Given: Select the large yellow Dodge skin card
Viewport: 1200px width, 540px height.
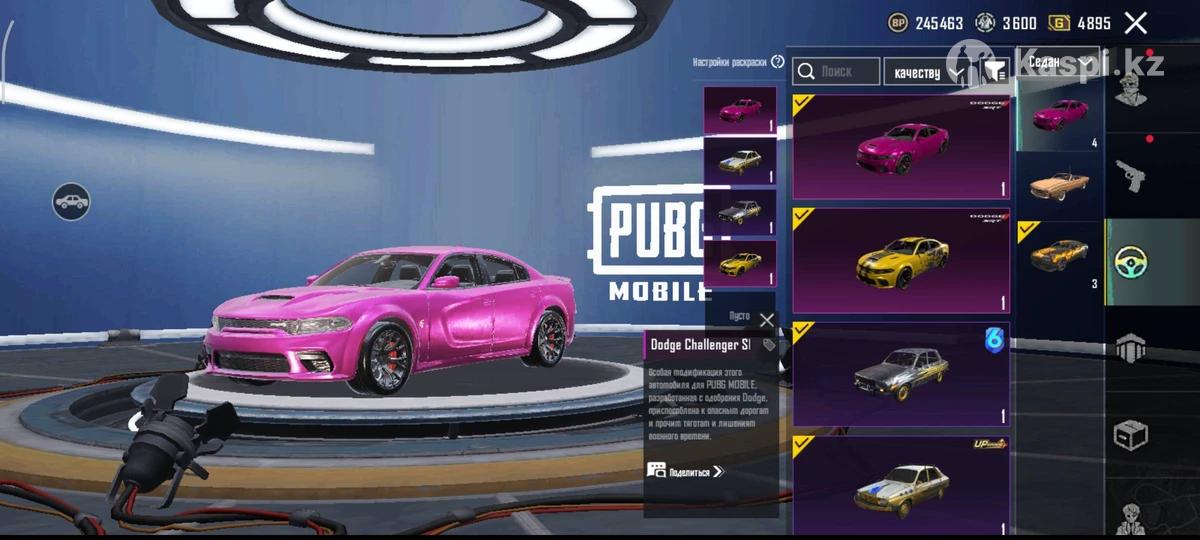Looking at the screenshot, I should 901,261.
